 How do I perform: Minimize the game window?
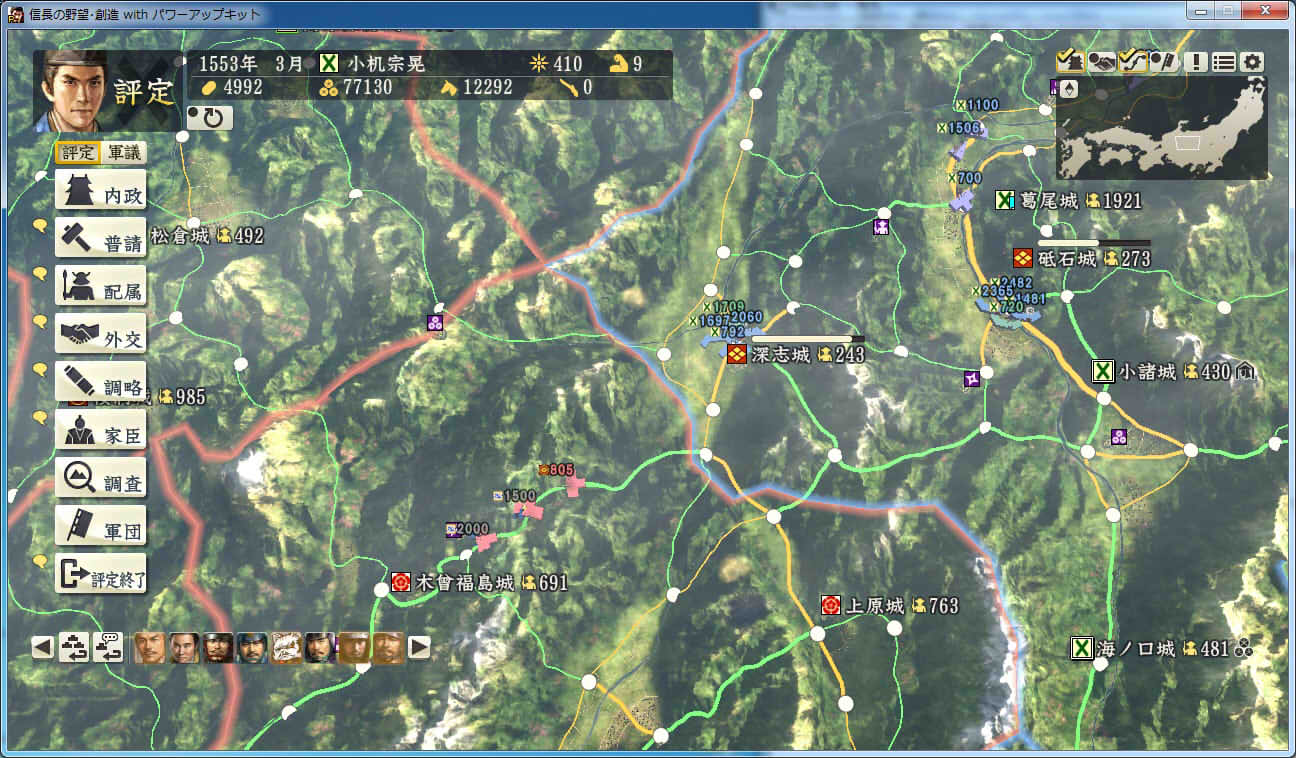point(1201,12)
